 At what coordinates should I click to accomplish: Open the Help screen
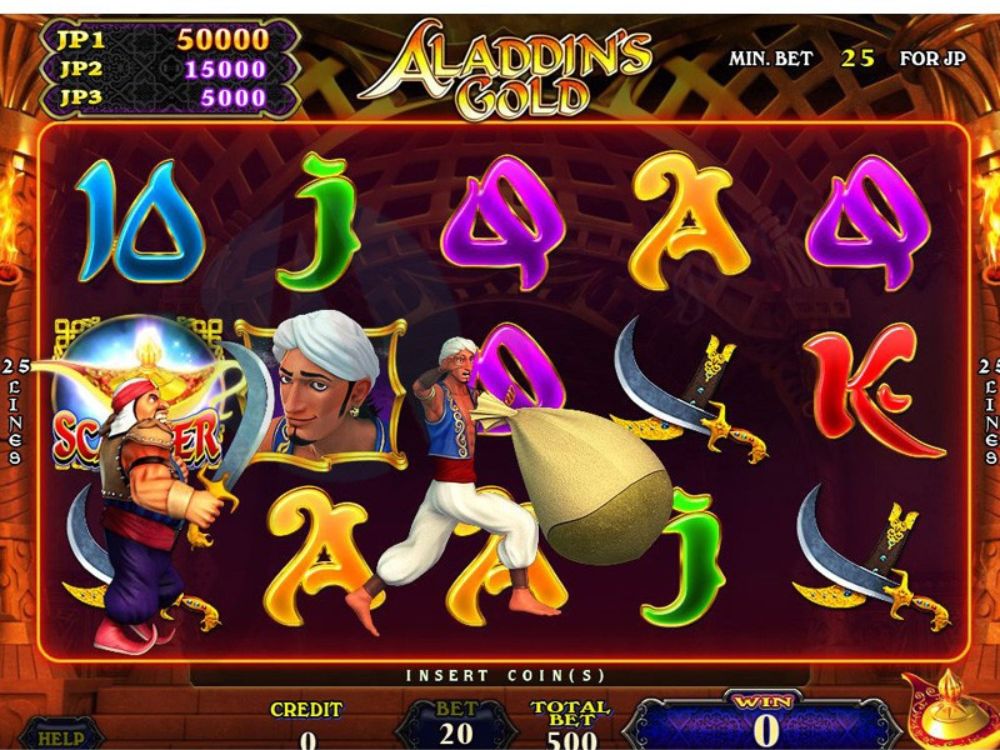point(59,737)
